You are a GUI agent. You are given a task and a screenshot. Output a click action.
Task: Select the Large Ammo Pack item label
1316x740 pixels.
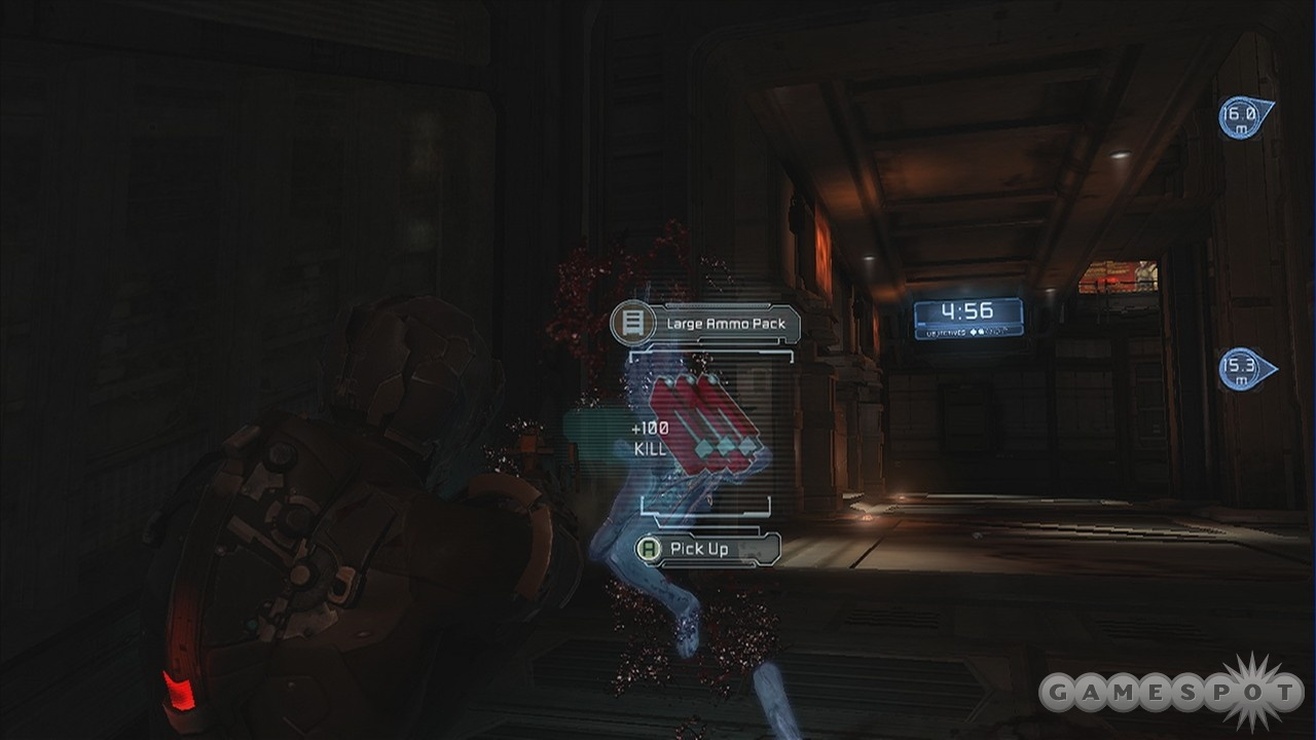click(x=707, y=324)
